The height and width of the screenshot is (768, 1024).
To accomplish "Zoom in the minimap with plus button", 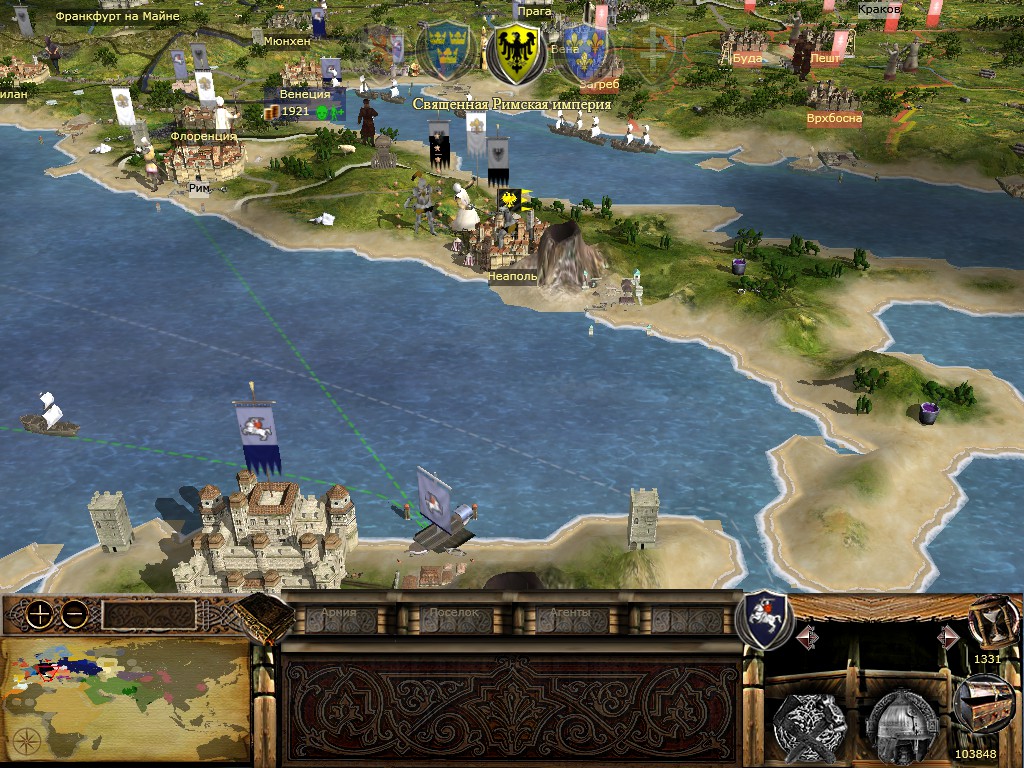I will click(39, 616).
